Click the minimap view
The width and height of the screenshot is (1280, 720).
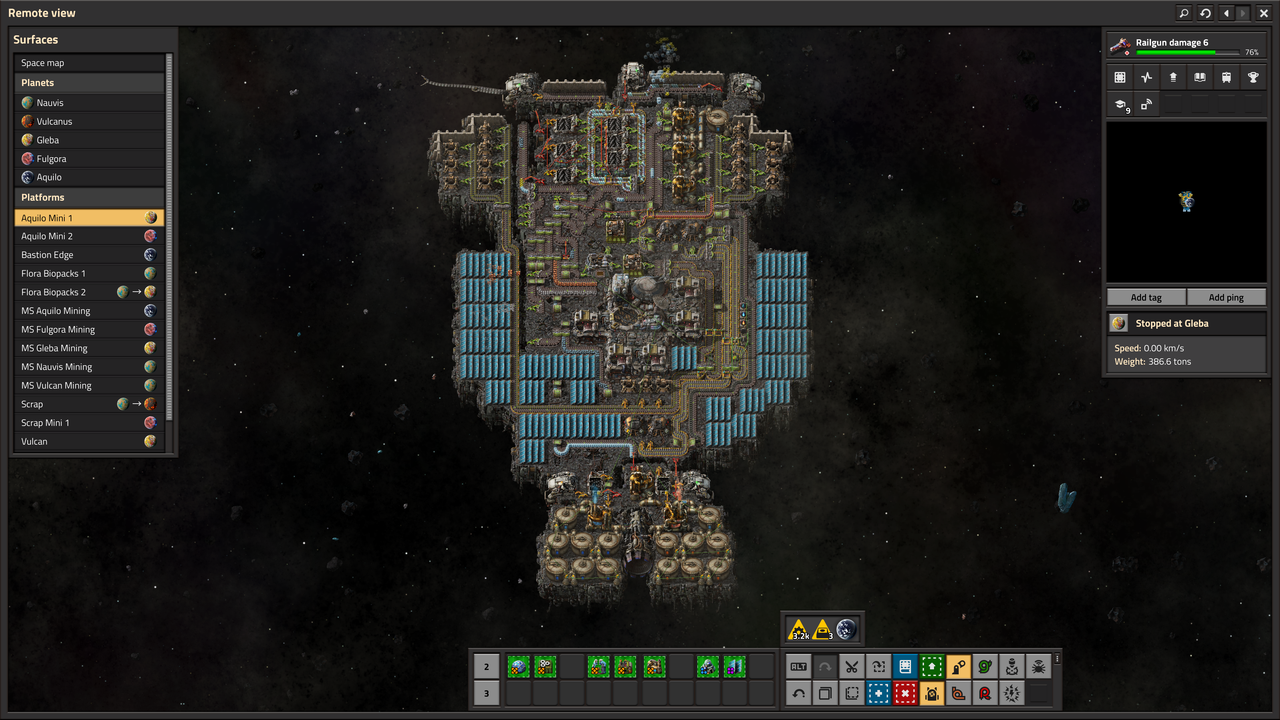click(x=1186, y=202)
